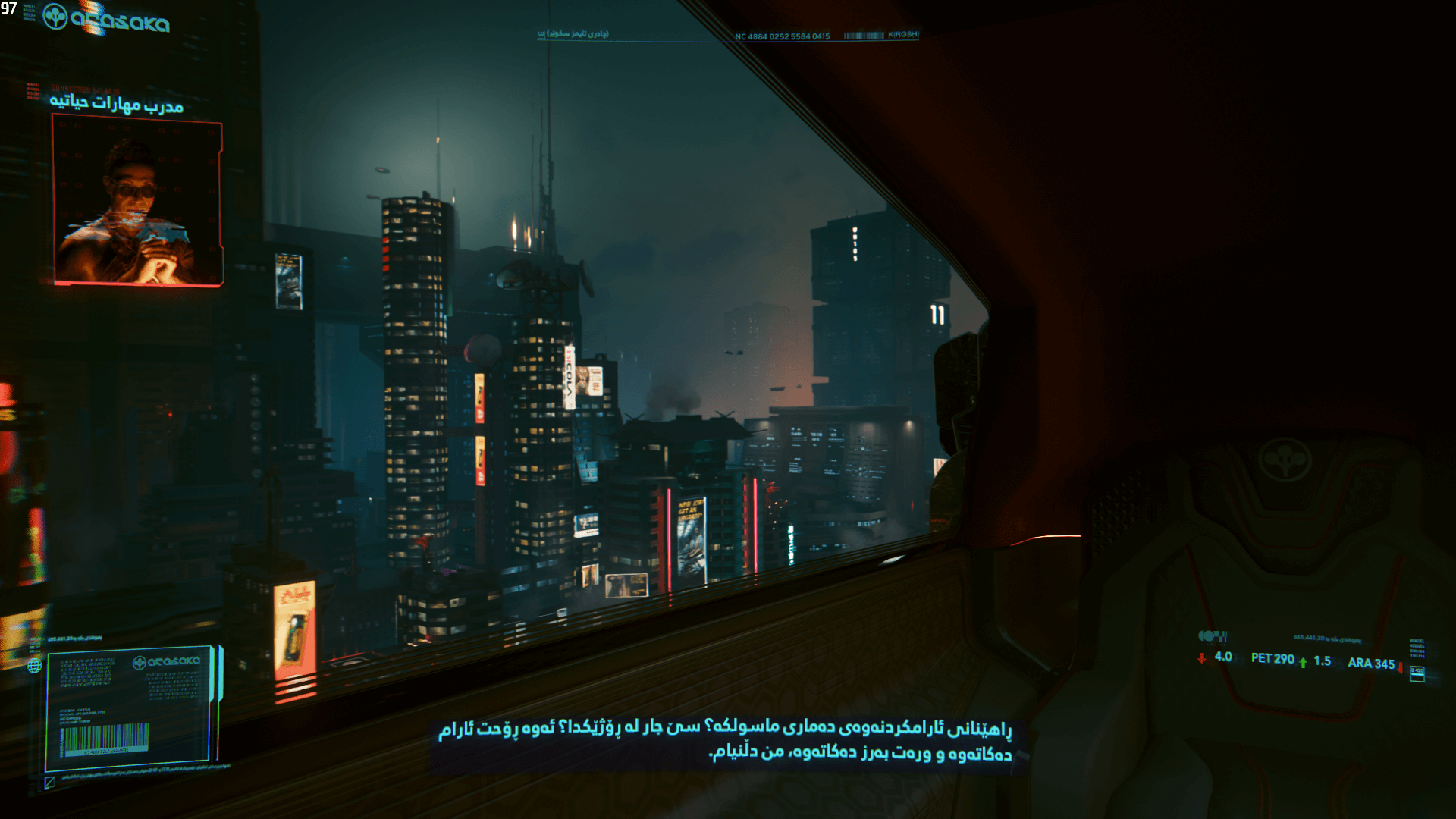
Task: Toggle the diagonal checkbox below the Arasaka document
Action: tap(49, 782)
